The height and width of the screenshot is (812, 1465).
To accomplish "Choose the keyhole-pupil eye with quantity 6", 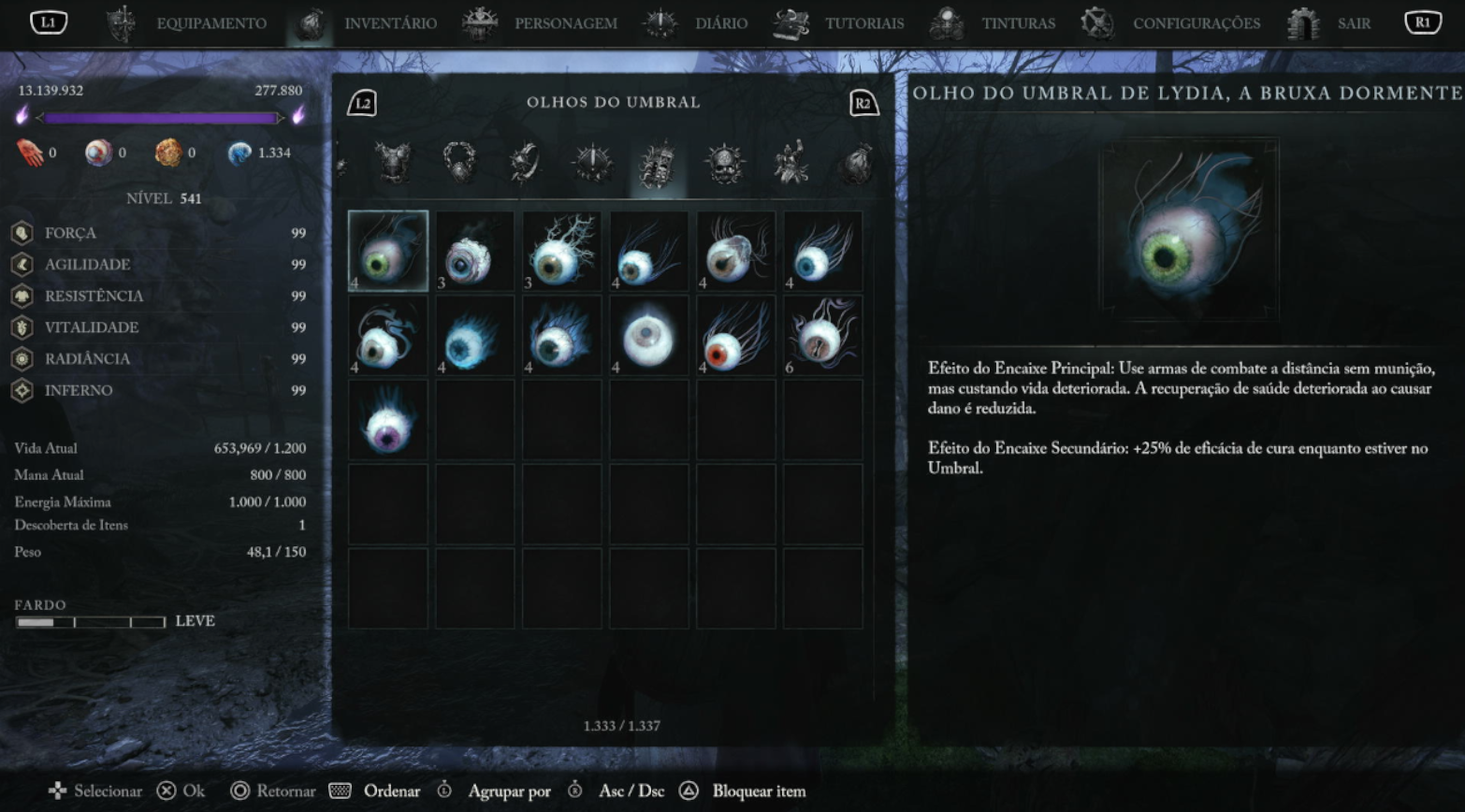I will coord(822,336).
